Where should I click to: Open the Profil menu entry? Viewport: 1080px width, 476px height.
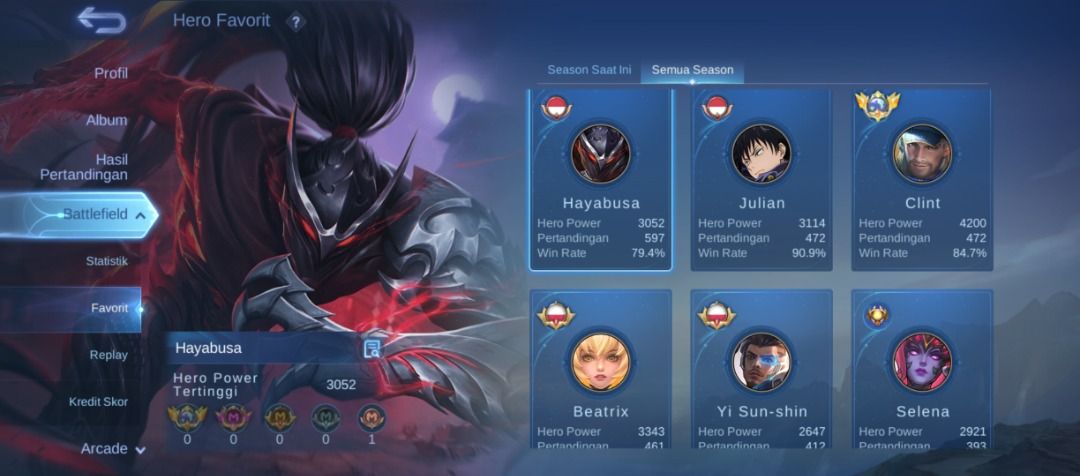[110, 73]
